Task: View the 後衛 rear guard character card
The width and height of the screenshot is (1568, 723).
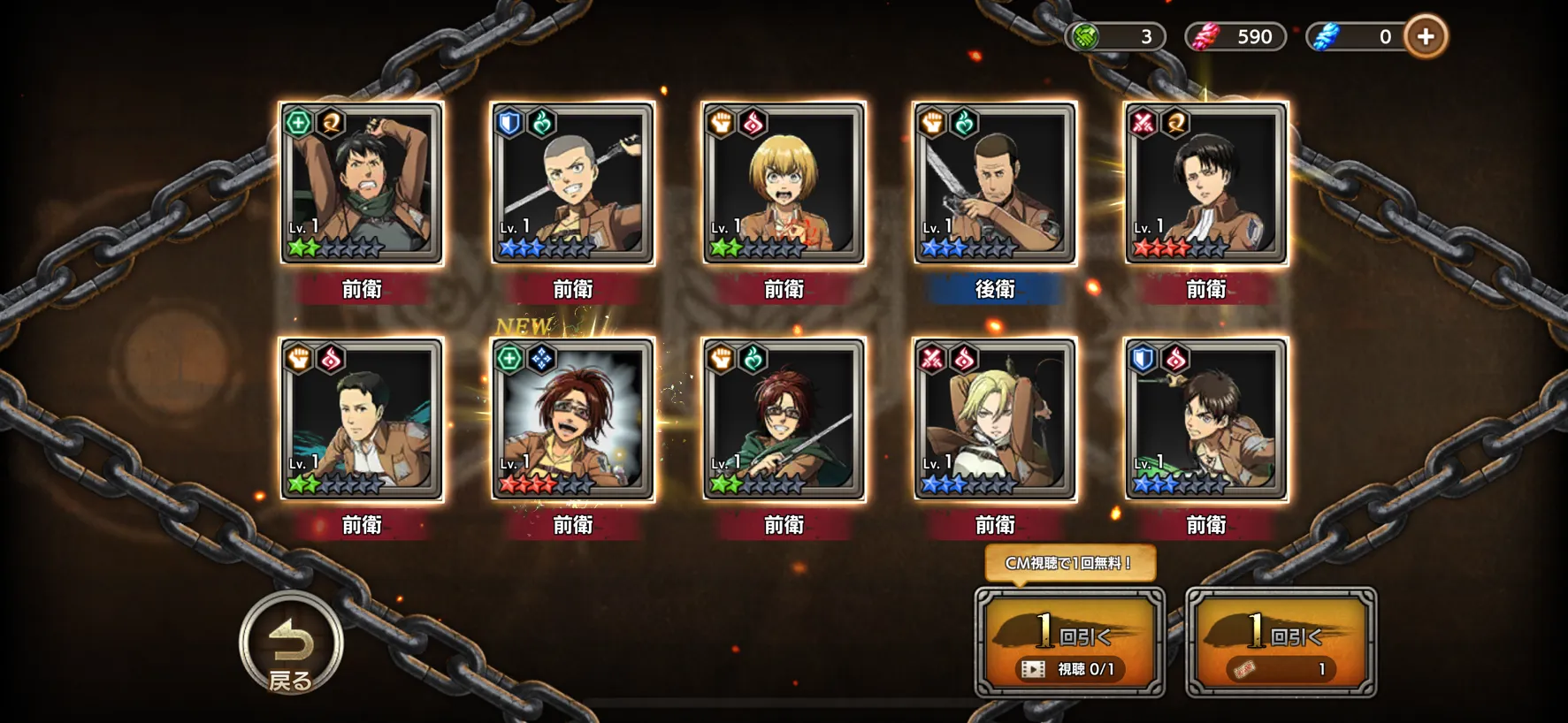Action: click(x=995, y=183)
